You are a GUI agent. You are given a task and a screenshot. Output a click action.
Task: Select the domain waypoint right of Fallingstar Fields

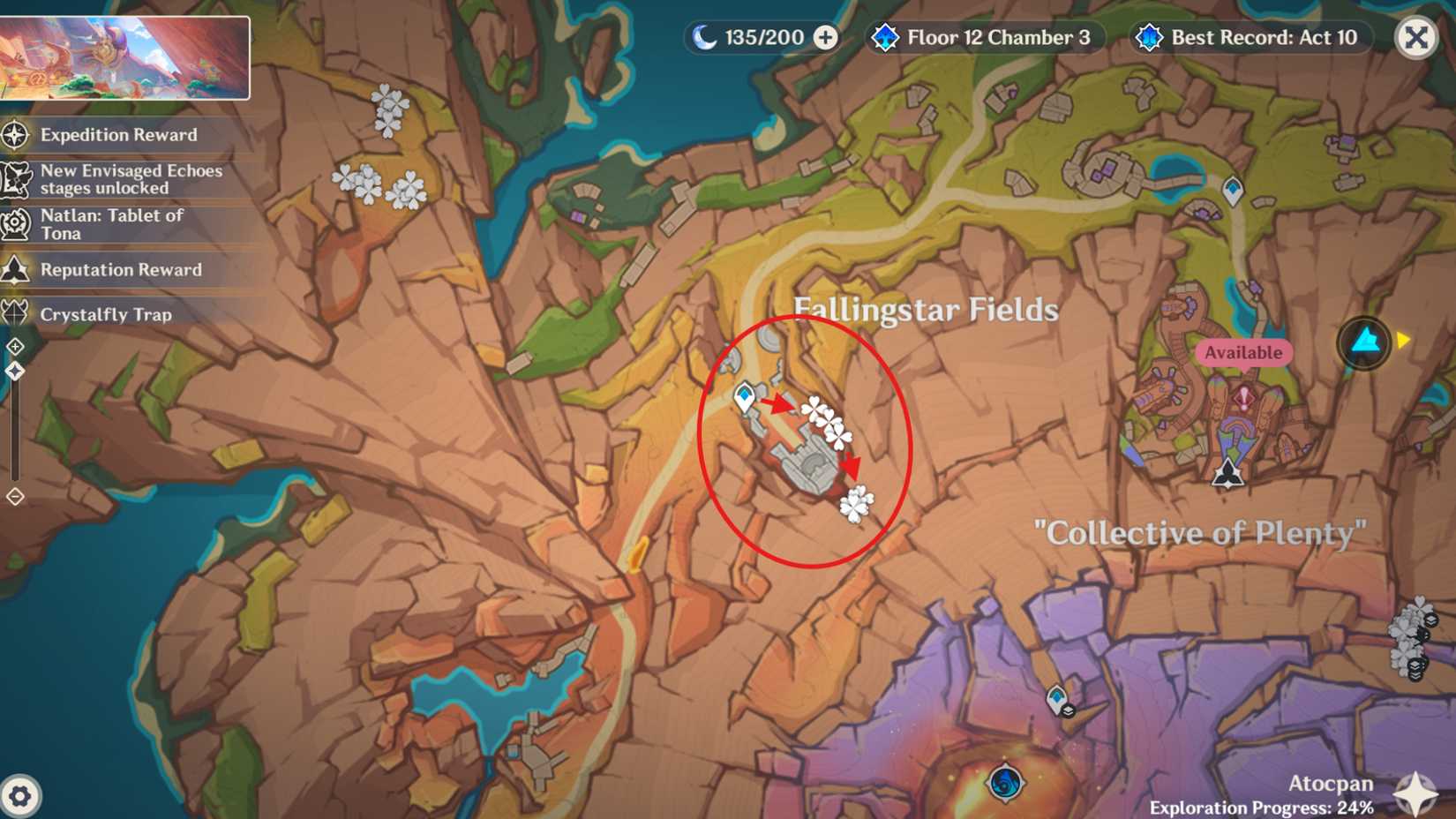point(1231,190)
